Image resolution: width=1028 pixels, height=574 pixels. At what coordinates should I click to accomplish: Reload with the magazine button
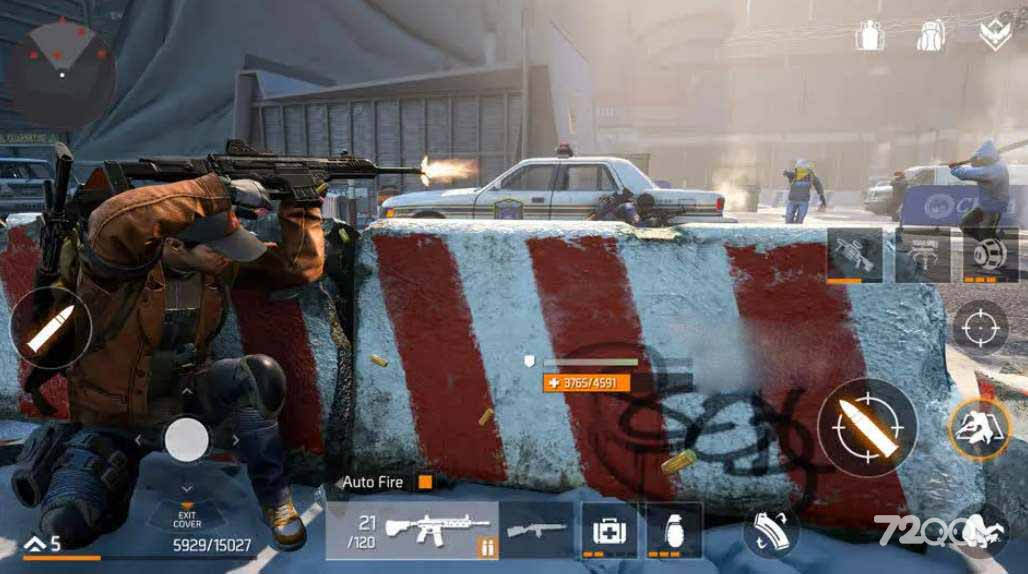pyautogui.click(x=770, y=530)
